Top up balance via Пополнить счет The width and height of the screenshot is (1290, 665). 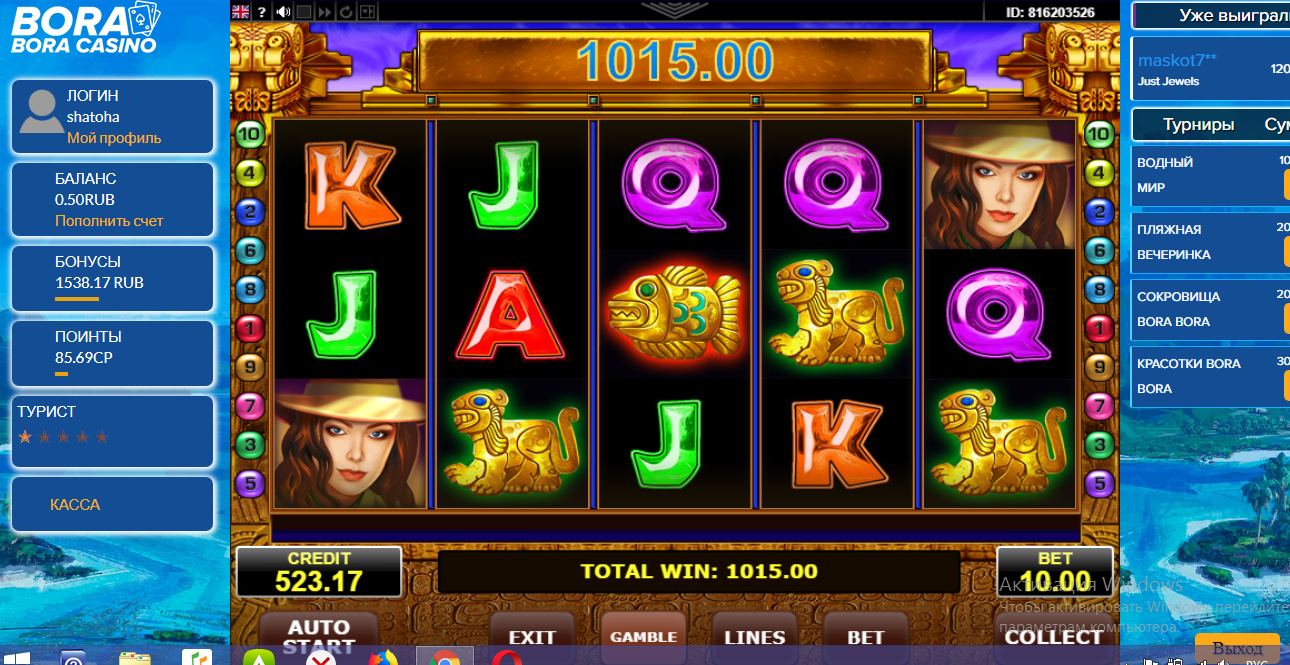(x=109, y=221)
